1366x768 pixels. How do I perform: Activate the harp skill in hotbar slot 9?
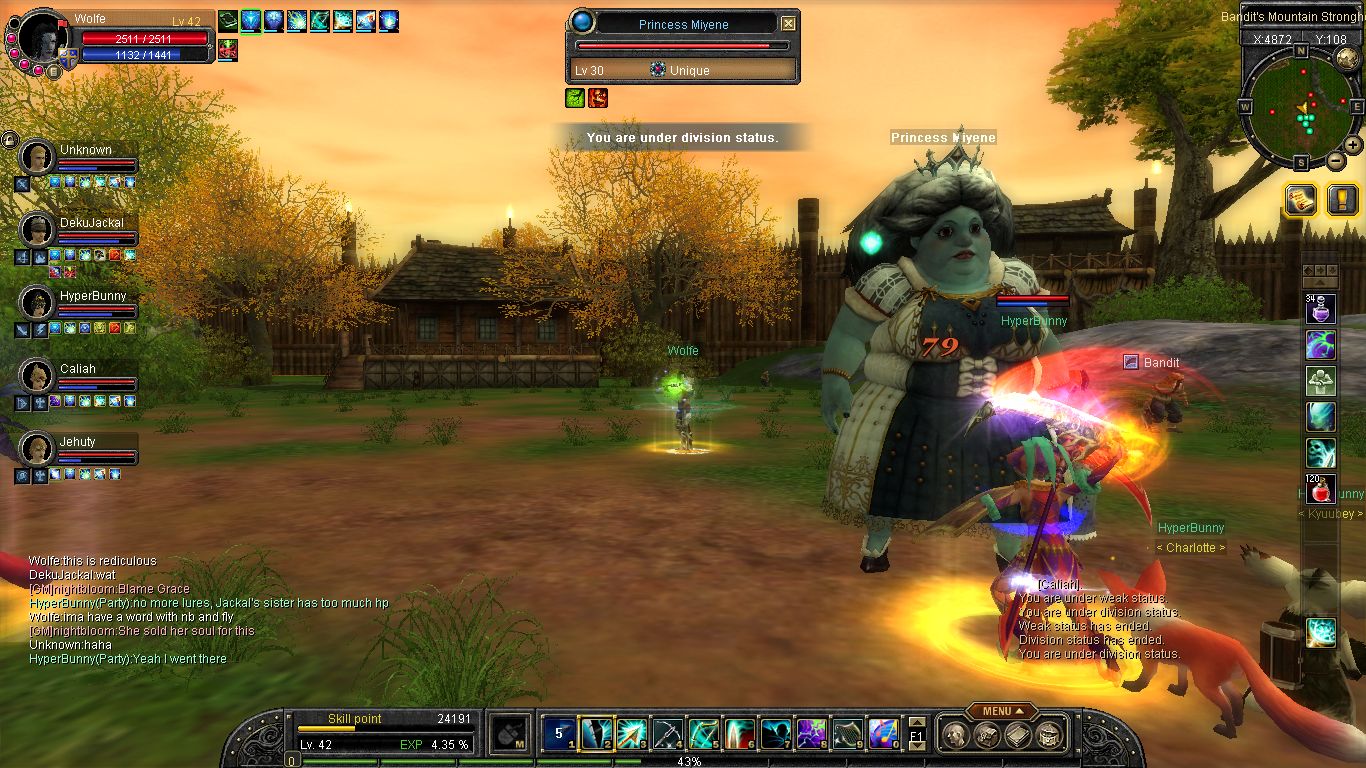coord(847,735)
